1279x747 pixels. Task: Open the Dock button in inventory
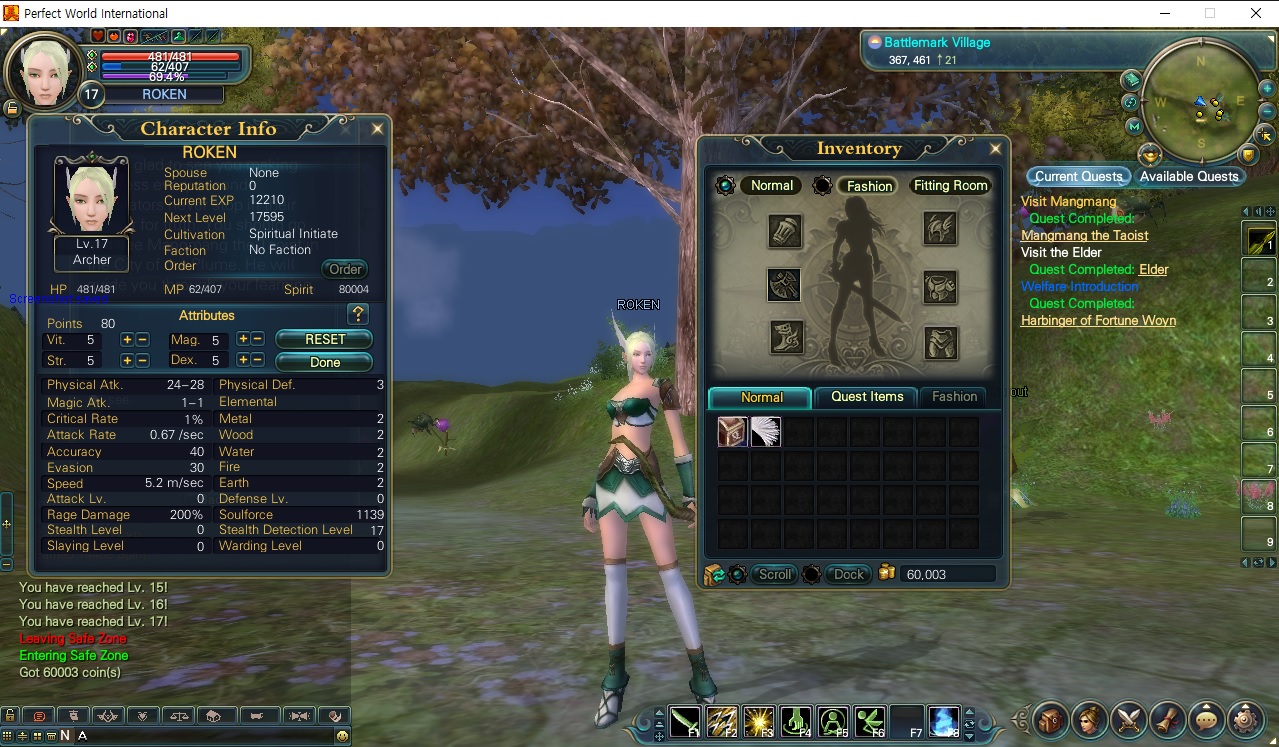click(x=848, y=574)
